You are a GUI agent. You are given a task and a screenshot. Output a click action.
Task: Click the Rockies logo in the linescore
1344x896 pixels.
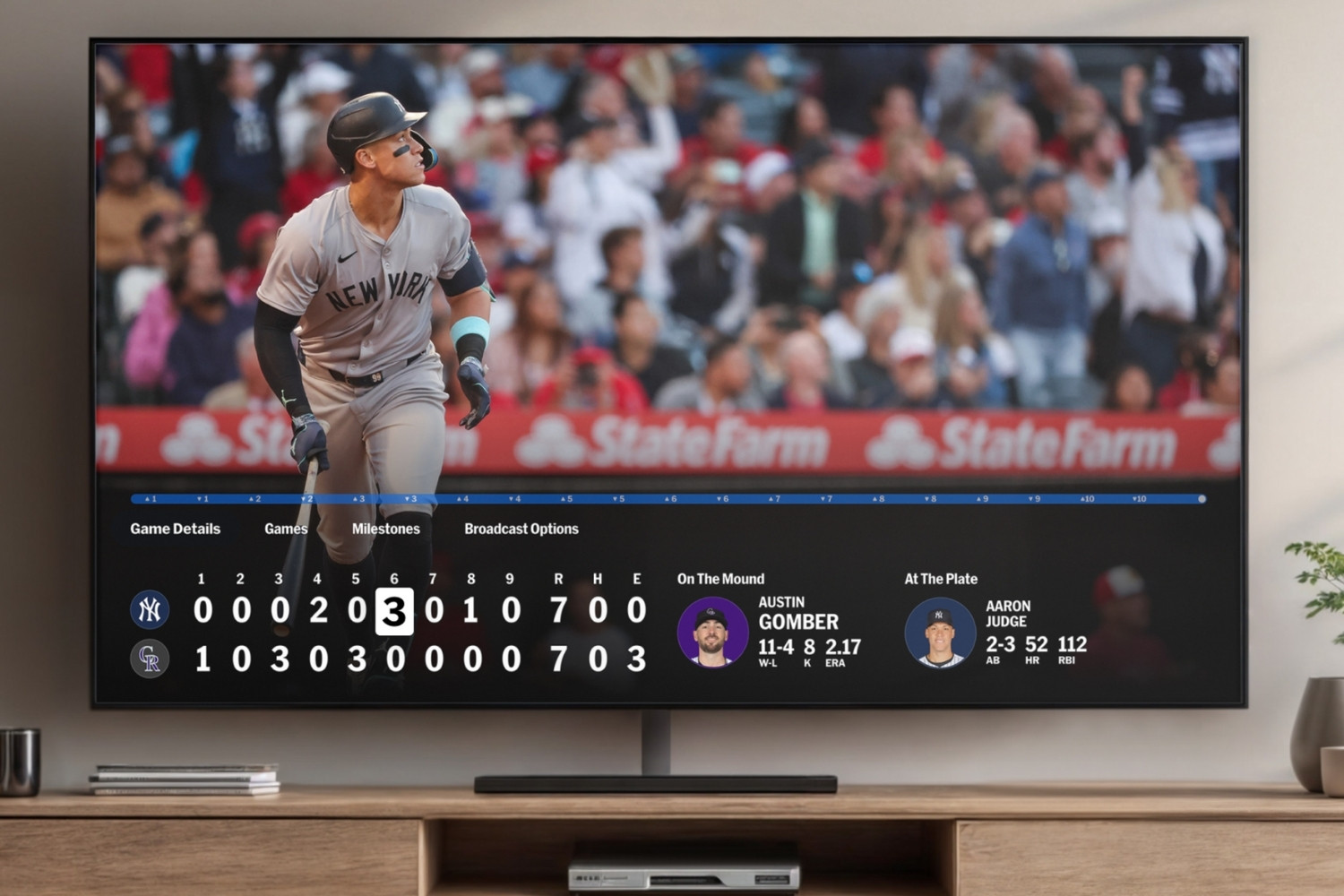coord(150,659)
